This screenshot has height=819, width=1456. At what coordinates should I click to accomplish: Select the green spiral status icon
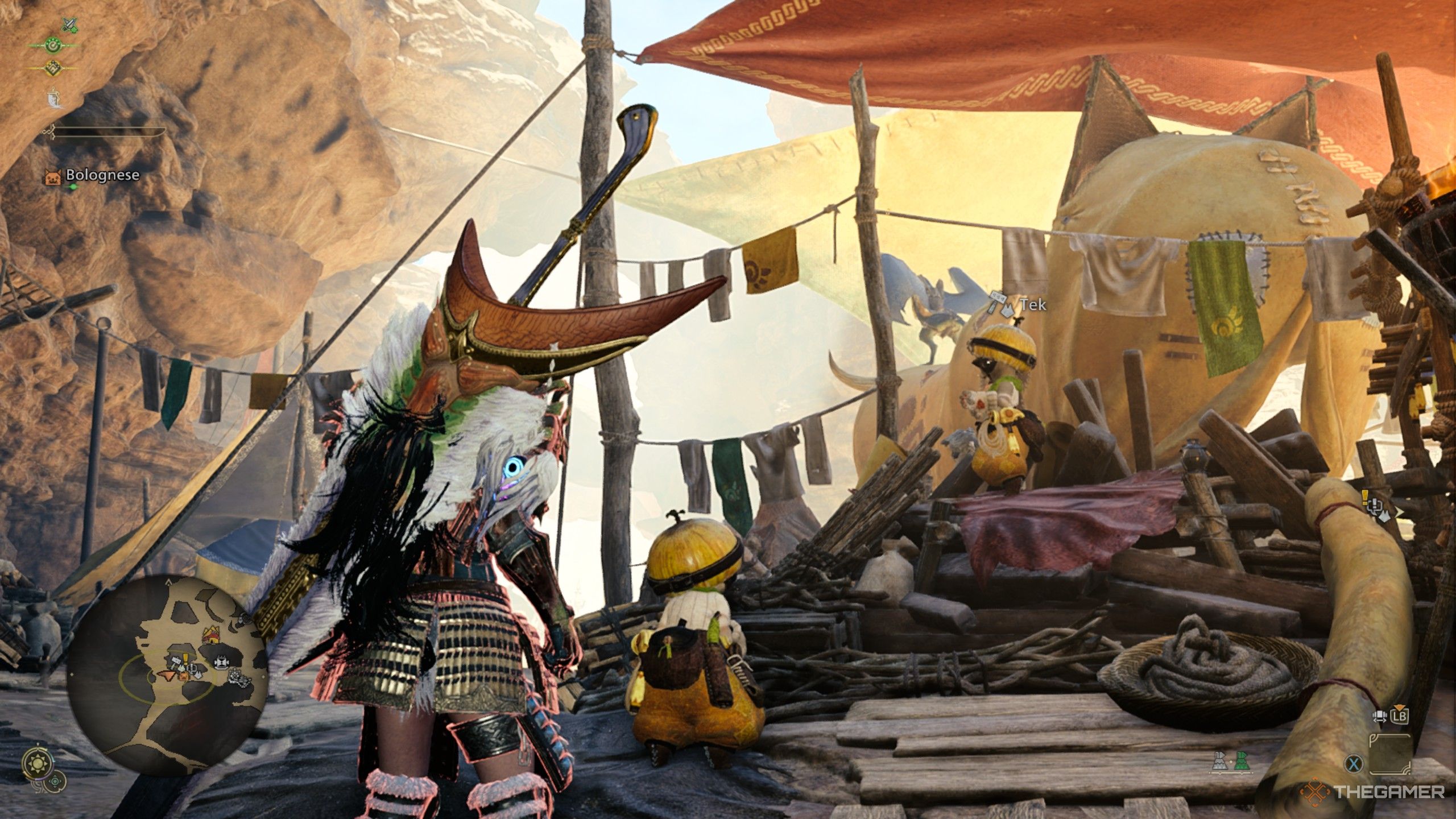click(53, 45)
